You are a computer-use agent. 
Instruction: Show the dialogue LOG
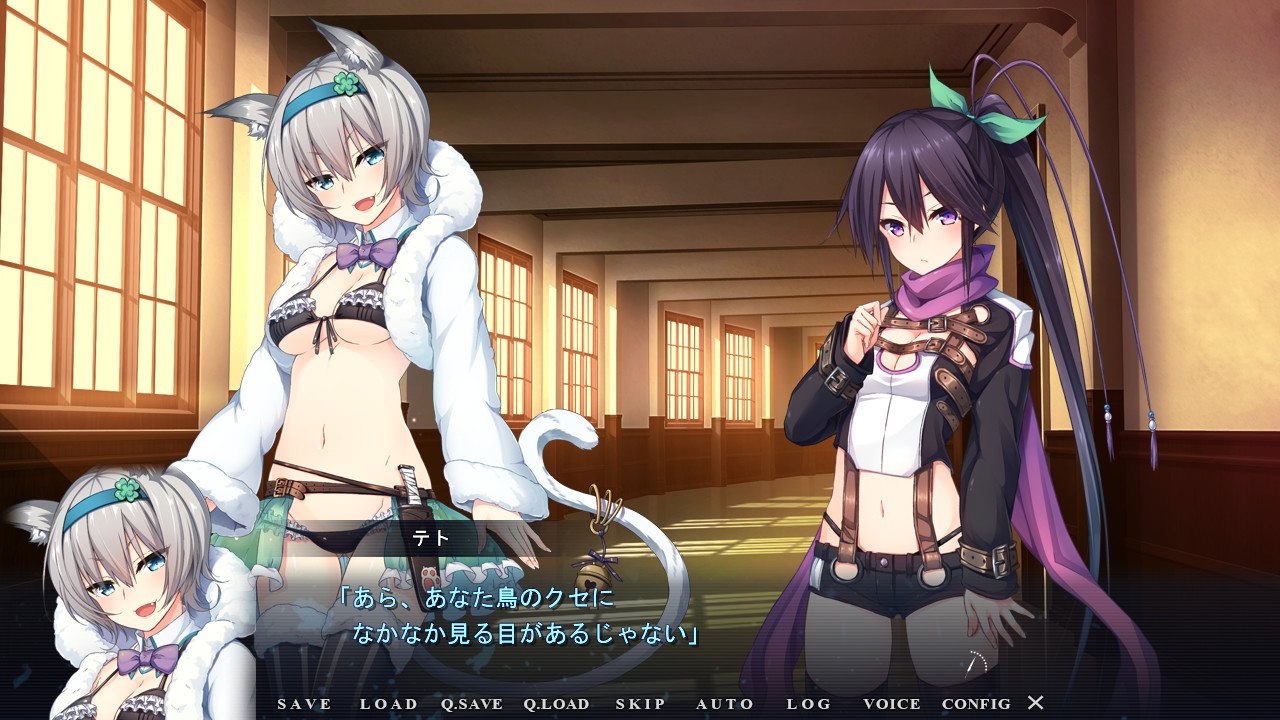click(x=809, y=704)
